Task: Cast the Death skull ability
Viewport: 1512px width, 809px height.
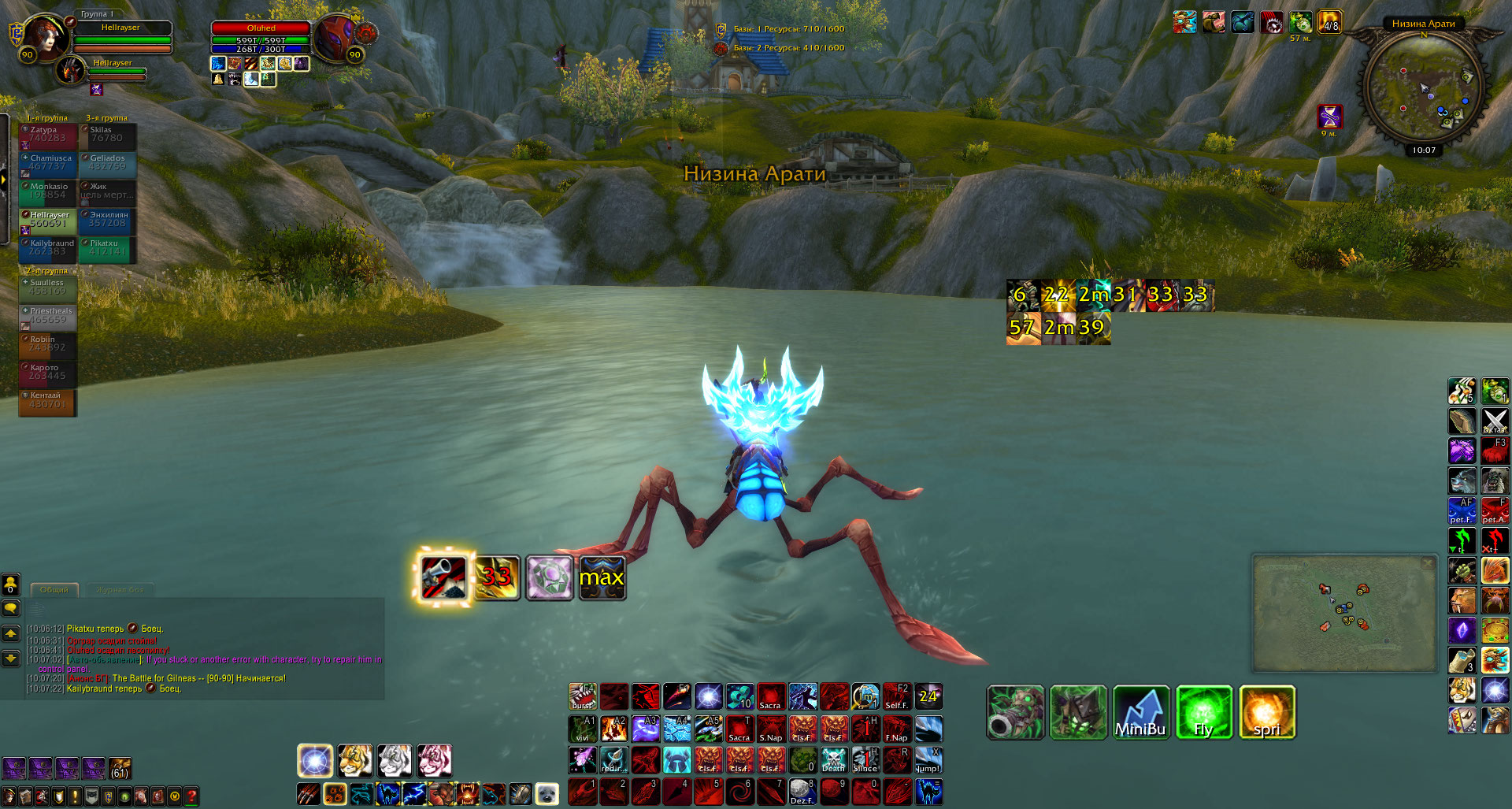Action: tap(833, 760)
